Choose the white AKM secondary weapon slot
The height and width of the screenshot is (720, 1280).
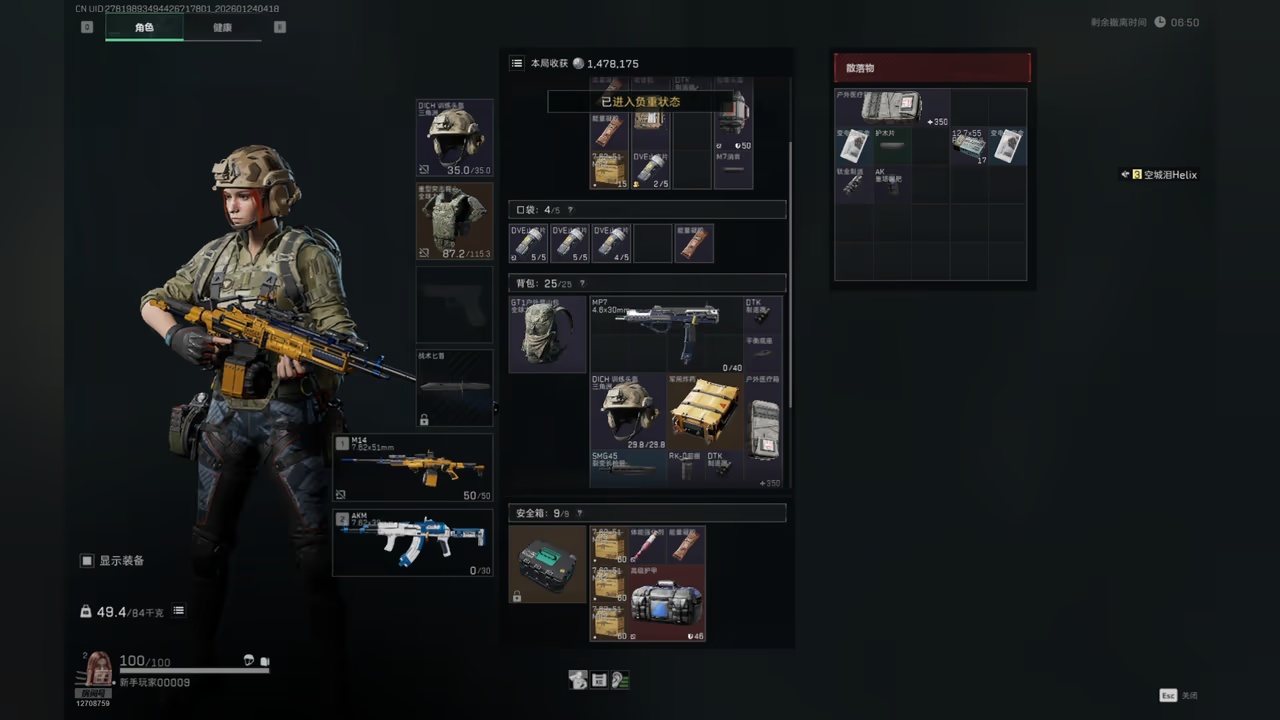413,543
